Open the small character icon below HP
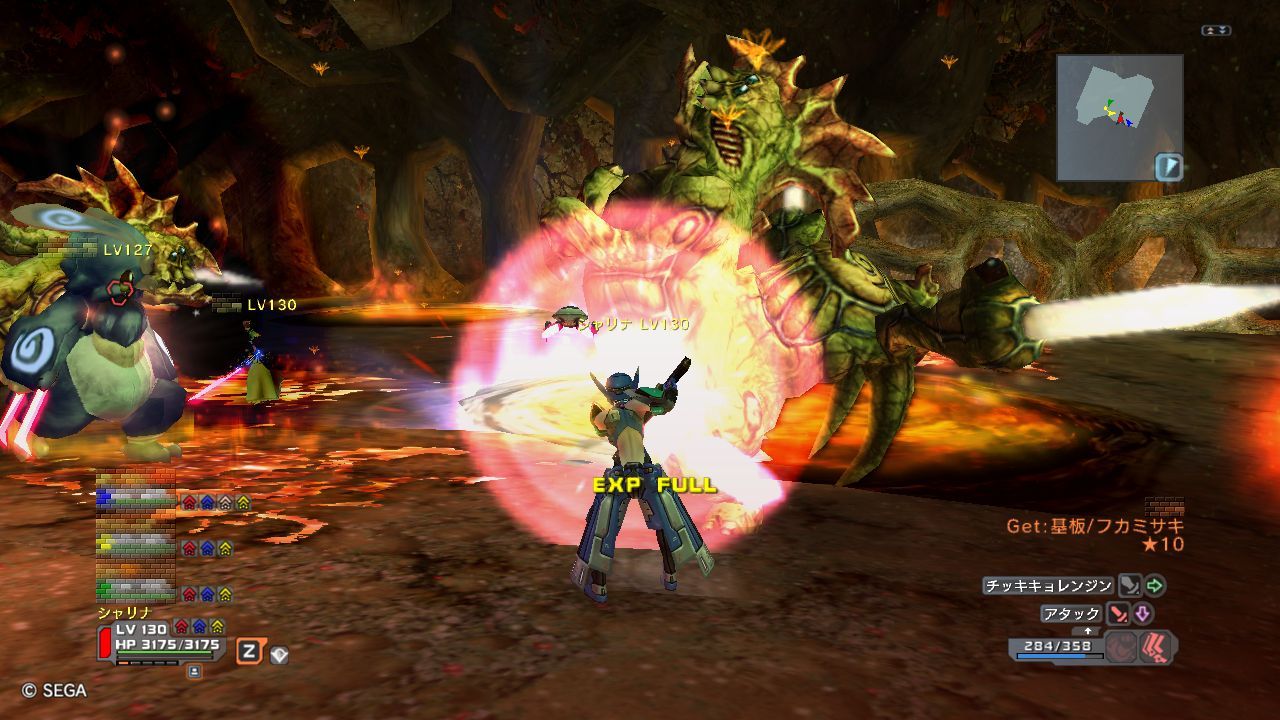Screen dimensions: 1280x720 point(194,671)
